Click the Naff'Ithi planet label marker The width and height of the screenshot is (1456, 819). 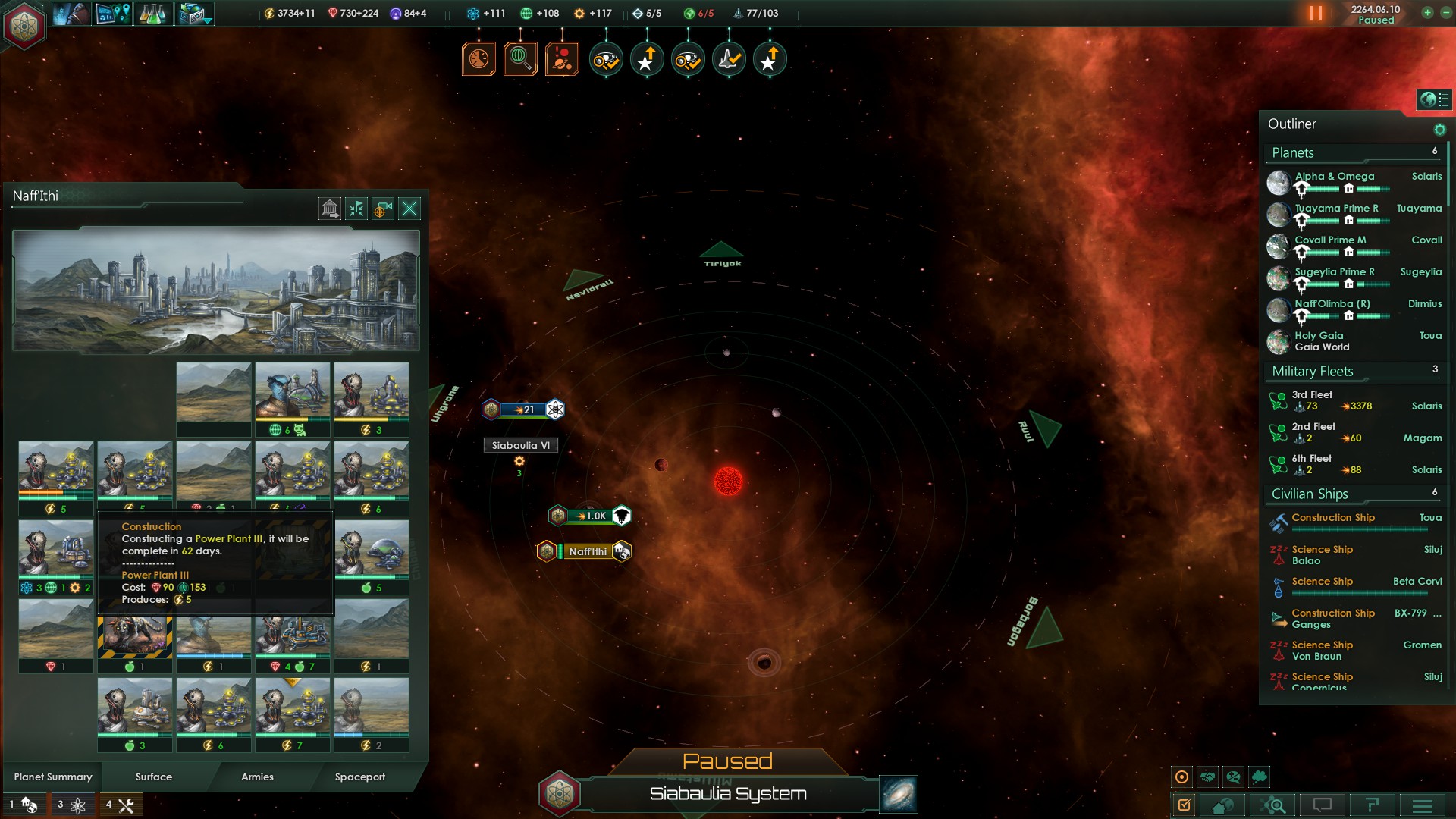[588, 551]
